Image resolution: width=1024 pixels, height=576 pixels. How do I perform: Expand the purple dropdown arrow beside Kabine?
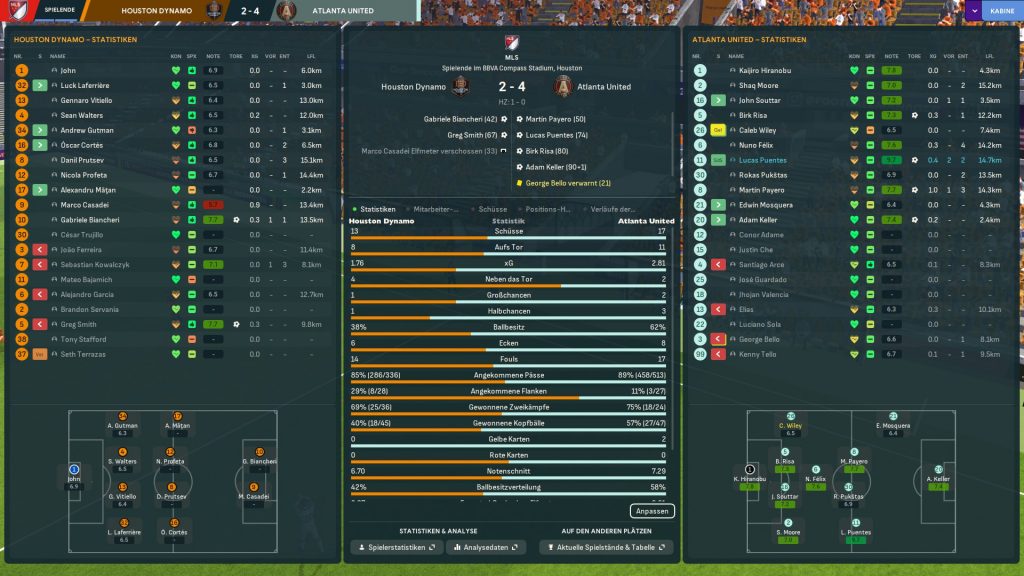point(974,11)
